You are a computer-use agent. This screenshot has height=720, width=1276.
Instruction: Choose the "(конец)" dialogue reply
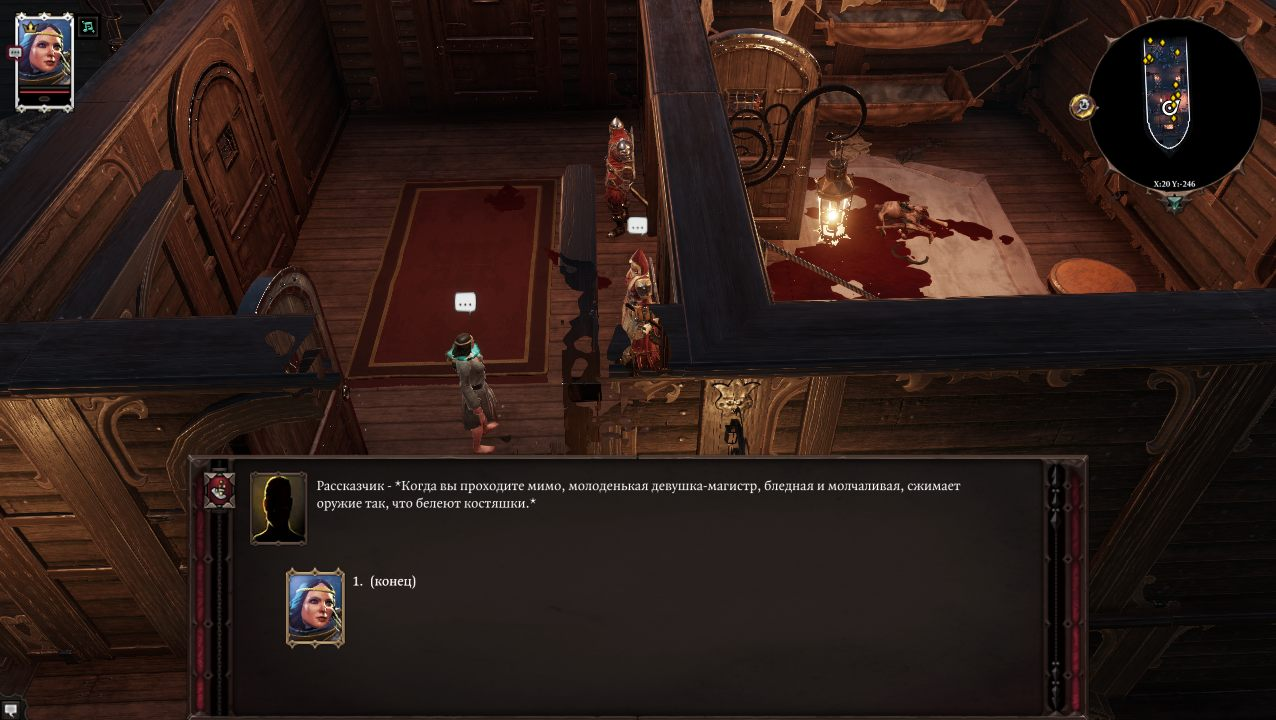click(x=392, y=582)
